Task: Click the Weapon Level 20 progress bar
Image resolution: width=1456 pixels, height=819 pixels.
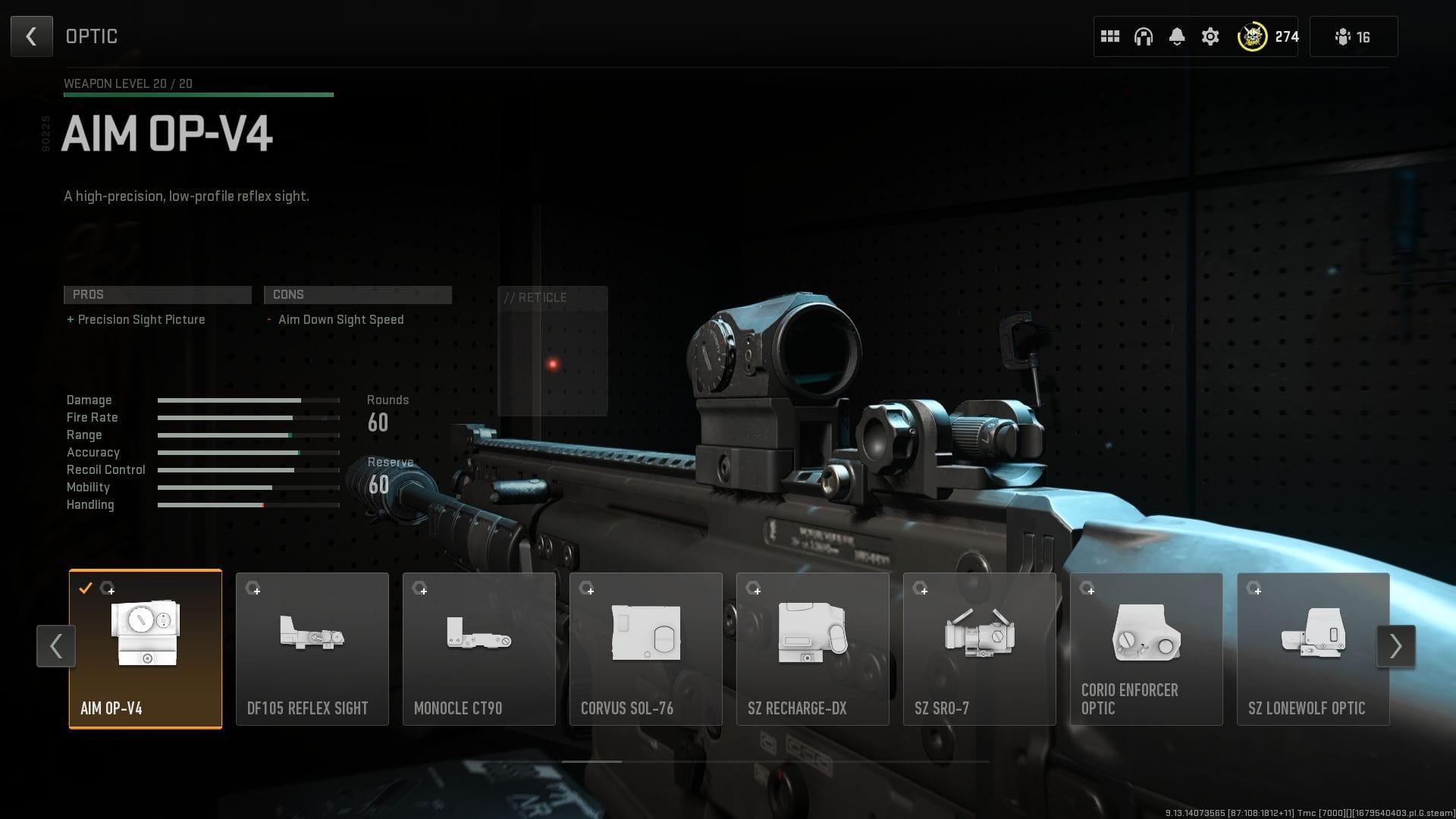Action: (199, 94)
